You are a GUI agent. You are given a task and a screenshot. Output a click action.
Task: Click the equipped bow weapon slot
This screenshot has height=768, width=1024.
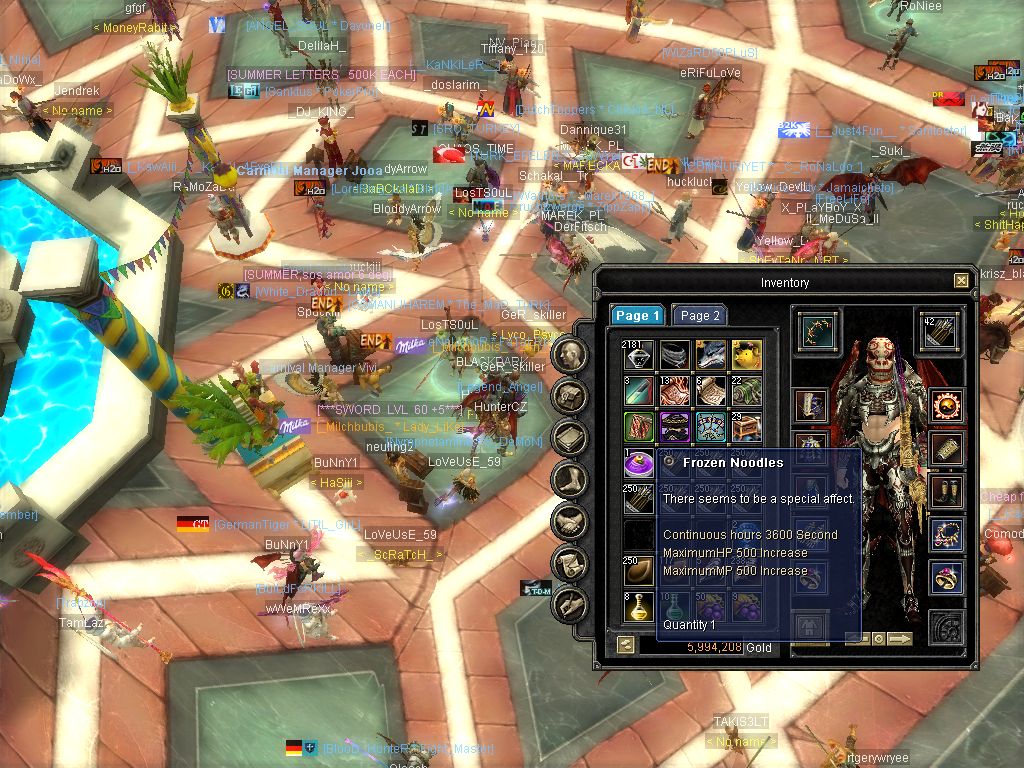[819, 331]
